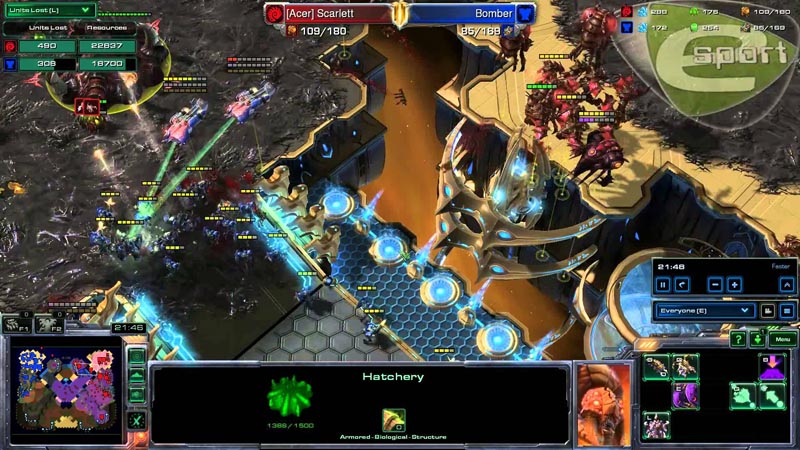Screen dimensions: 800x450
Task: Select the F2 army button
Action: pos(48,323)
